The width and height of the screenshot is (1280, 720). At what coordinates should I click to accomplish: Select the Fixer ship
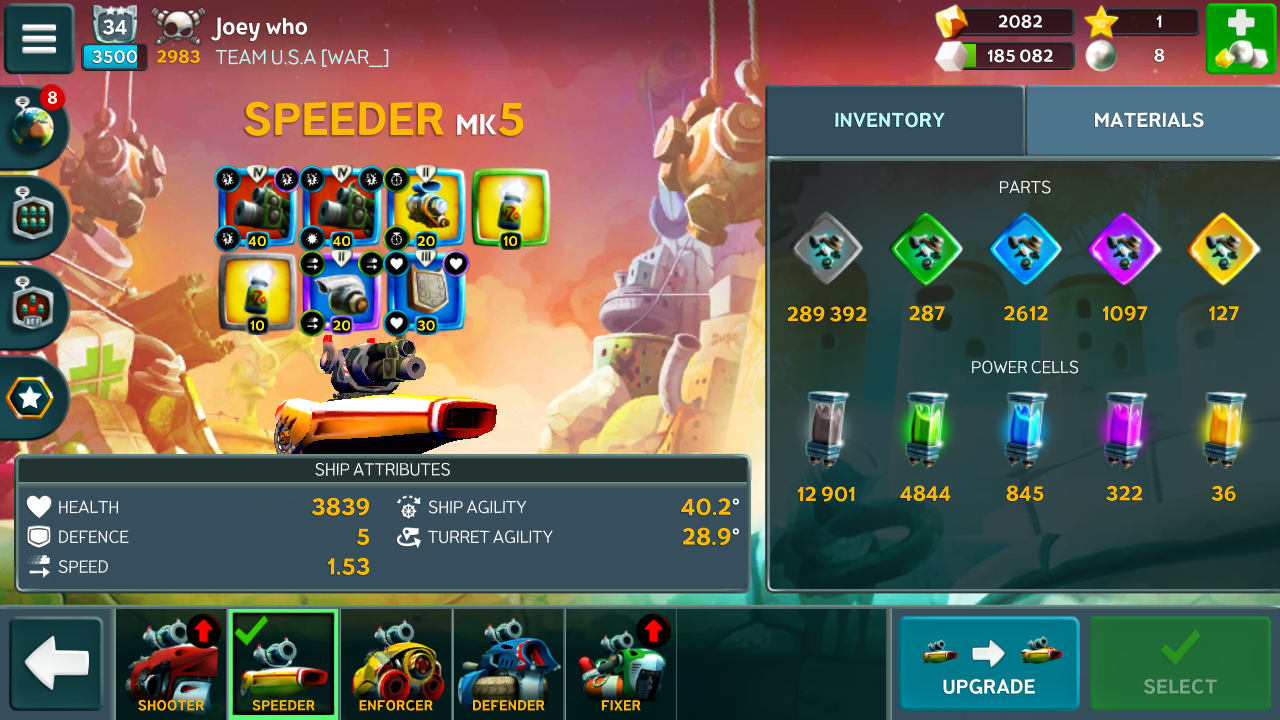(x=620, y=664)
